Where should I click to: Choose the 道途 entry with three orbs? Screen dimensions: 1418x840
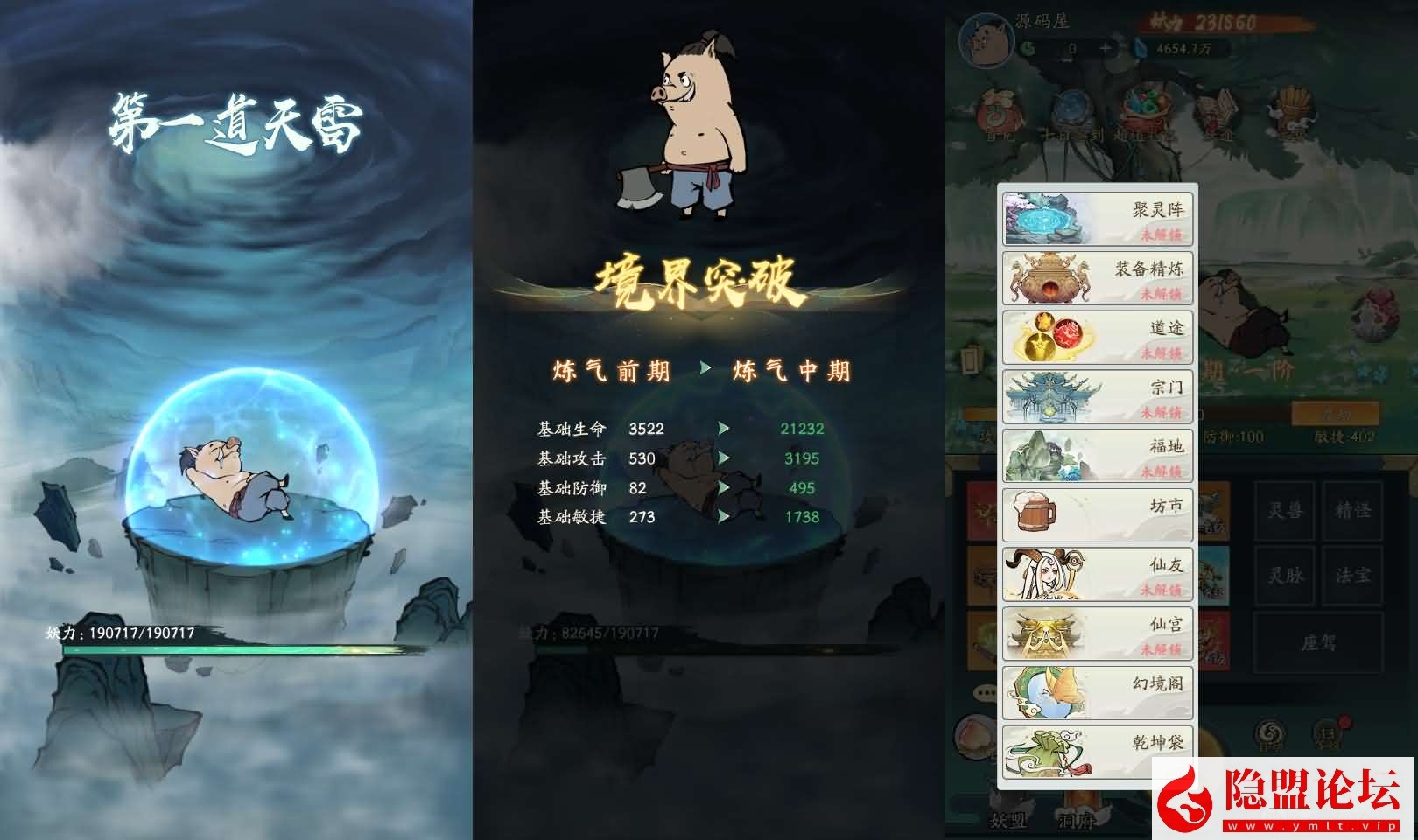(x=1097, y=338)
